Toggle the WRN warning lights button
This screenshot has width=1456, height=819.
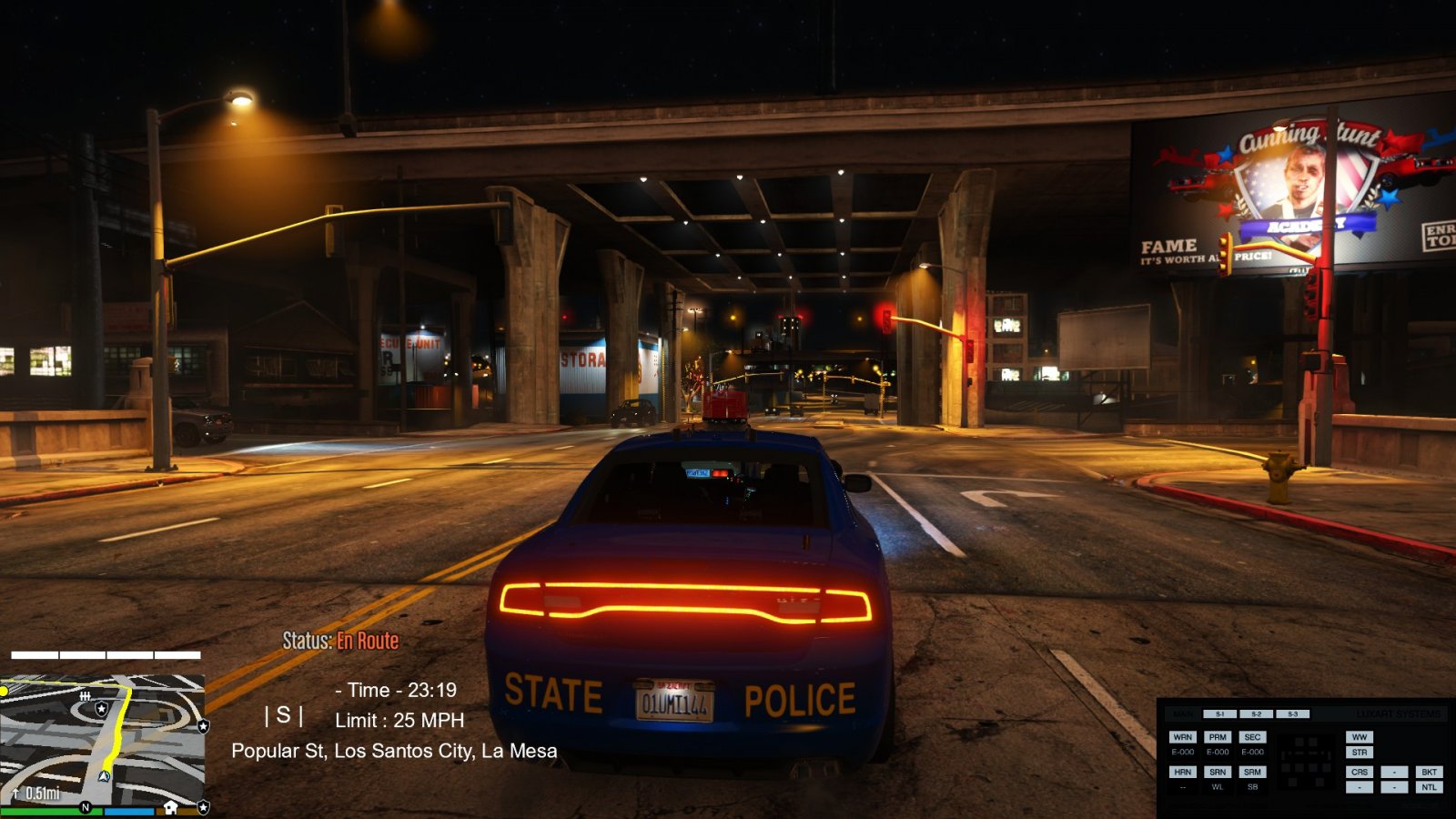click(x=1182, y=737)
